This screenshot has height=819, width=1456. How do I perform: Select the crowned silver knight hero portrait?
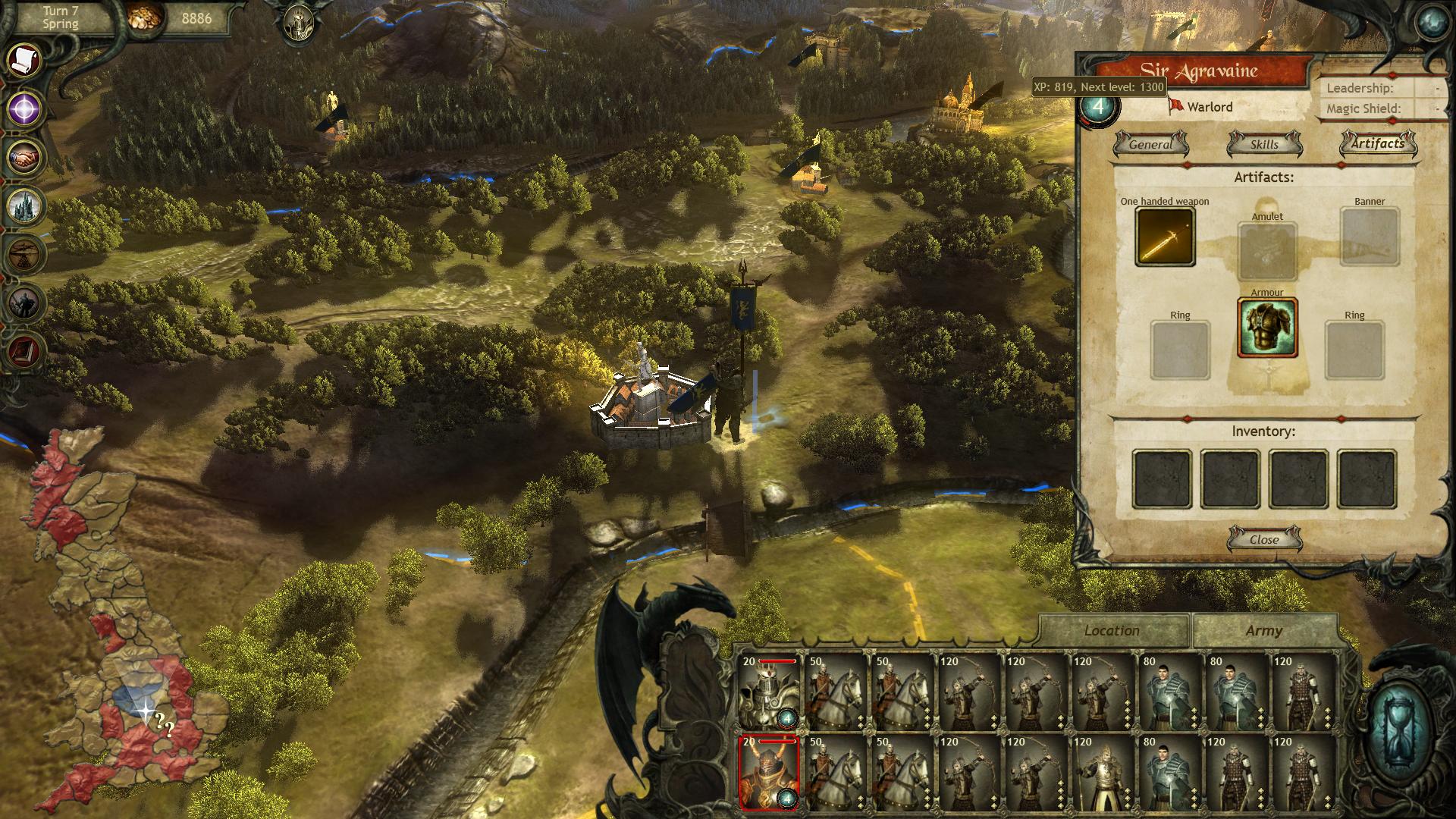(x=768, y=692)
